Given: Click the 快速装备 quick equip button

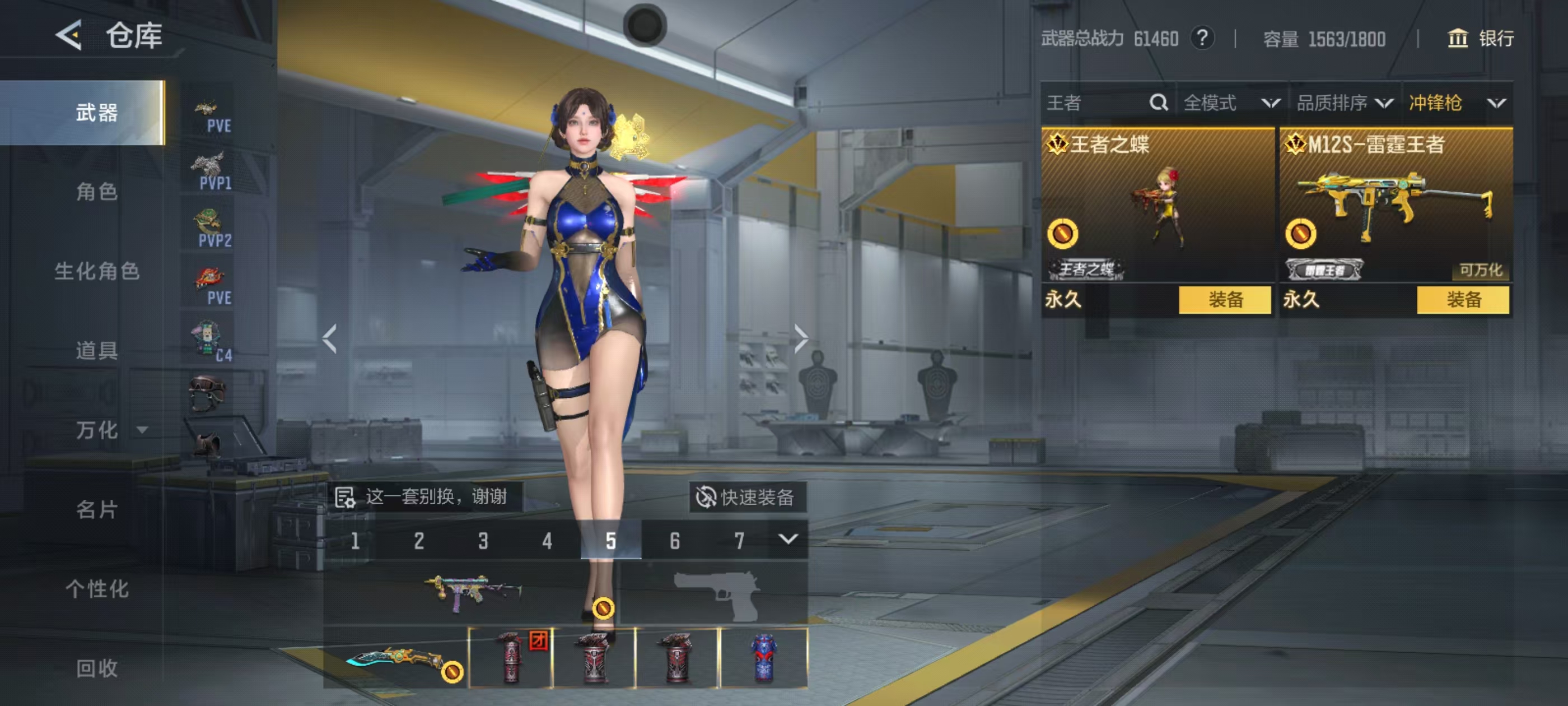Looking at the screenshot, I should tap(746, 497).
